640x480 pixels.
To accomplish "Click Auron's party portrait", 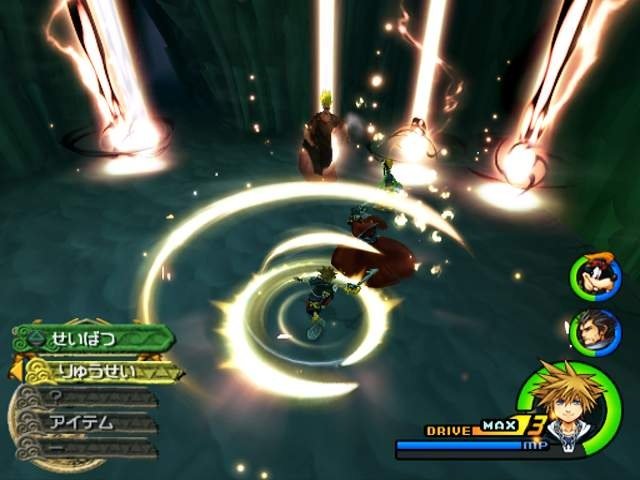I will pyautogui.click(x=594, y=331).
